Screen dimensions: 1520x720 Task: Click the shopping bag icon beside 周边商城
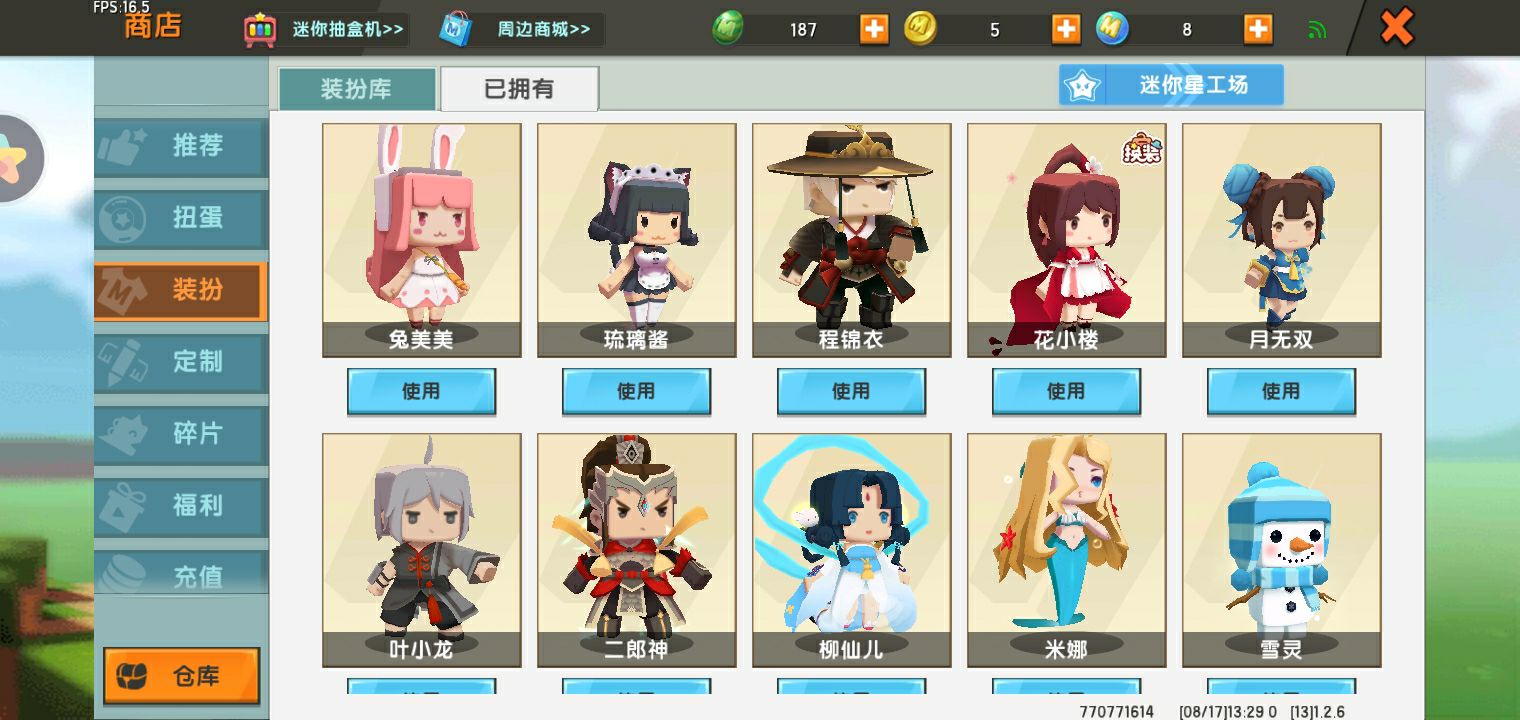coord(455,28)
